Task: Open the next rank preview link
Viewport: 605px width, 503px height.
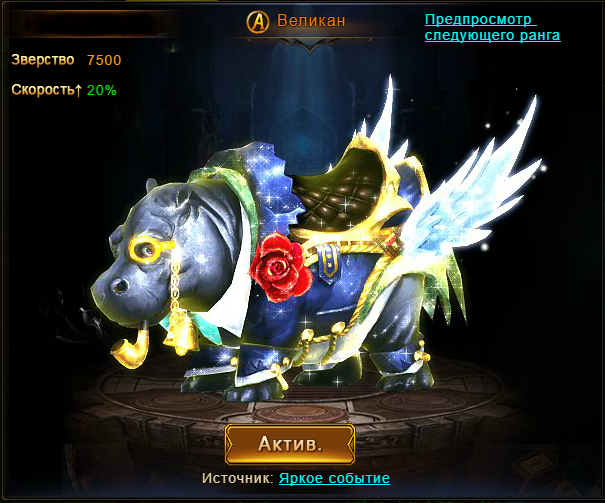Action: pos(491,27)
